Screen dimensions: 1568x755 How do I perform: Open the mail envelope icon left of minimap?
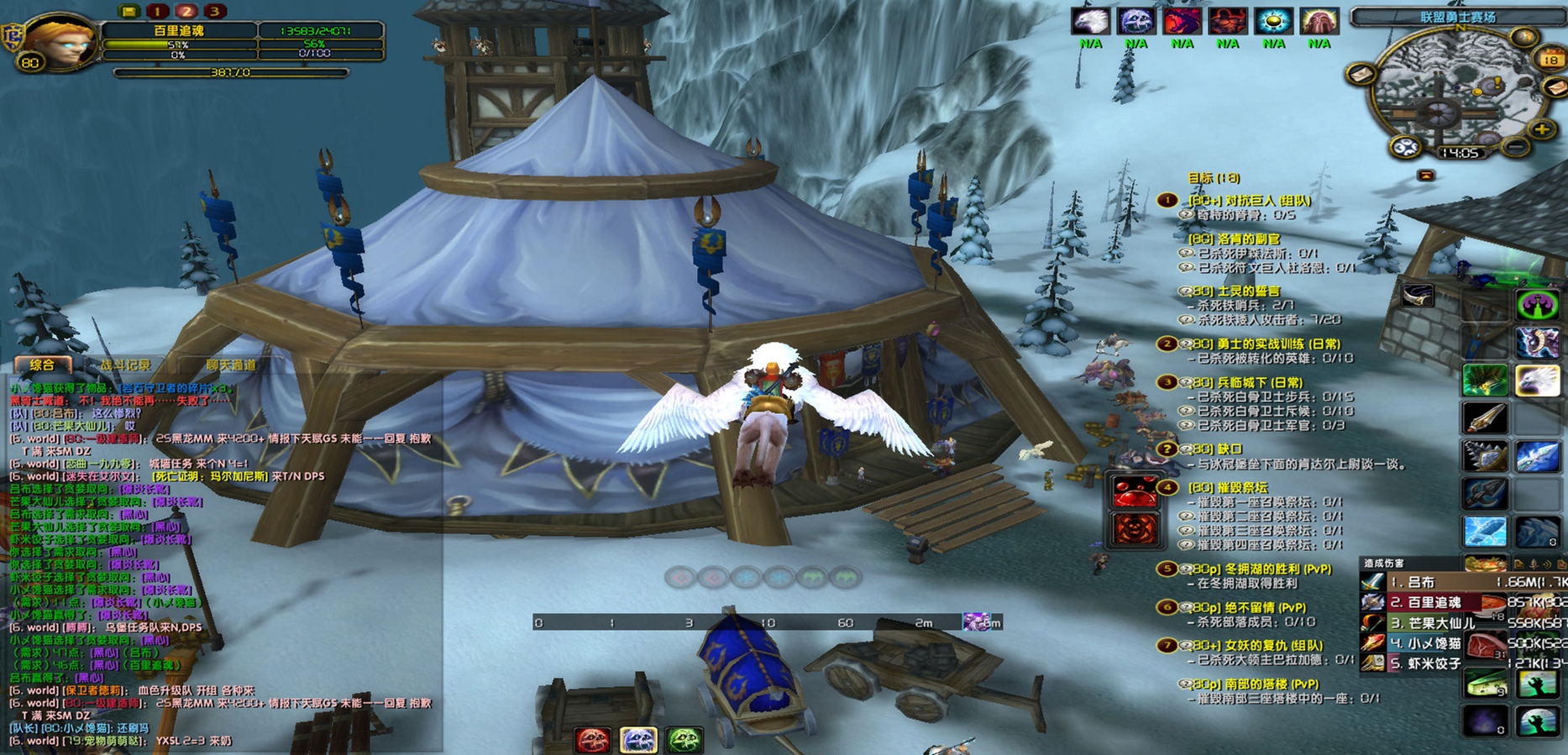(1361, 75)
